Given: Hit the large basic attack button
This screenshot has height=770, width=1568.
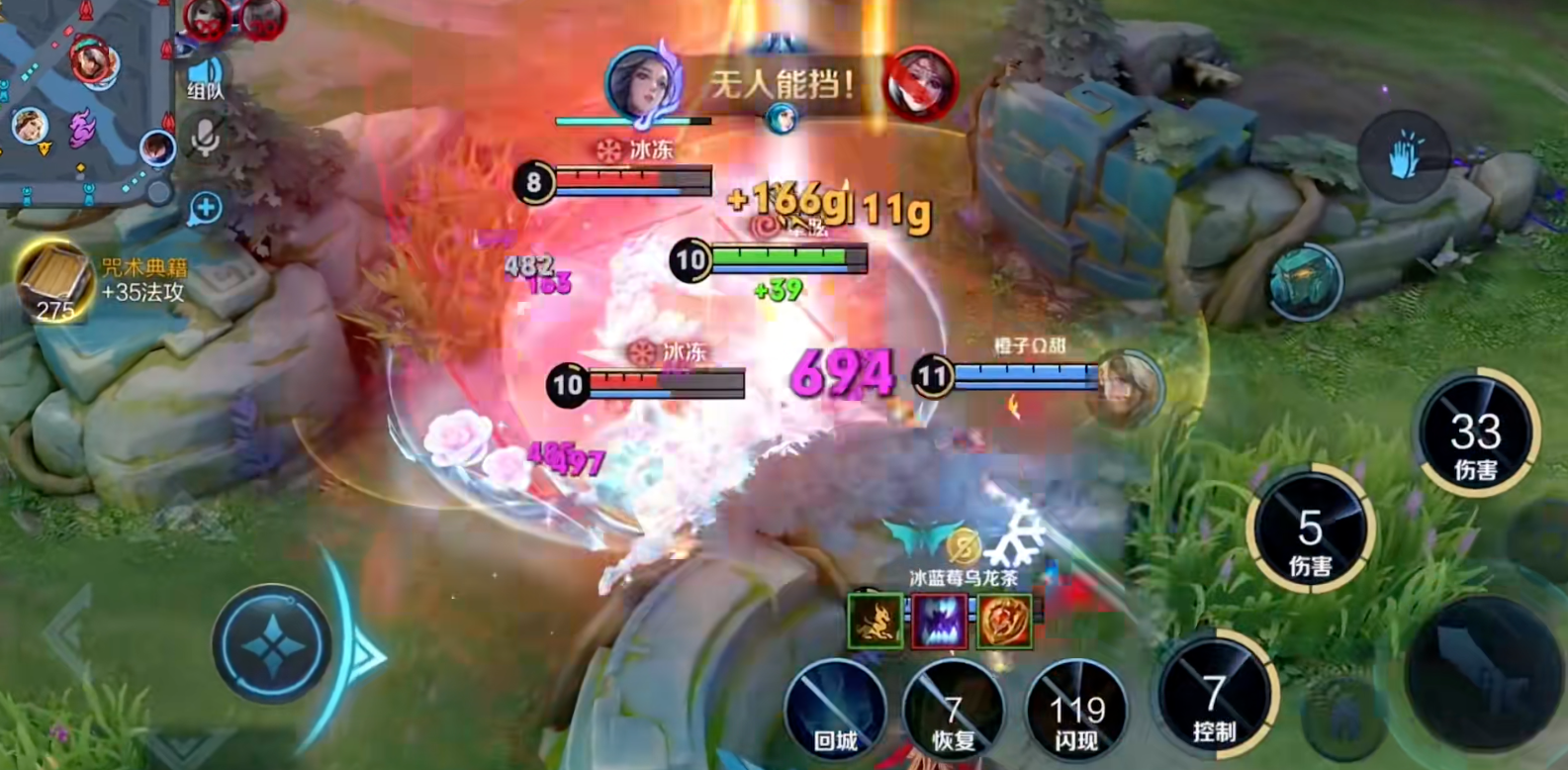Looking at the screenshot, I should tap(1481, 673).
